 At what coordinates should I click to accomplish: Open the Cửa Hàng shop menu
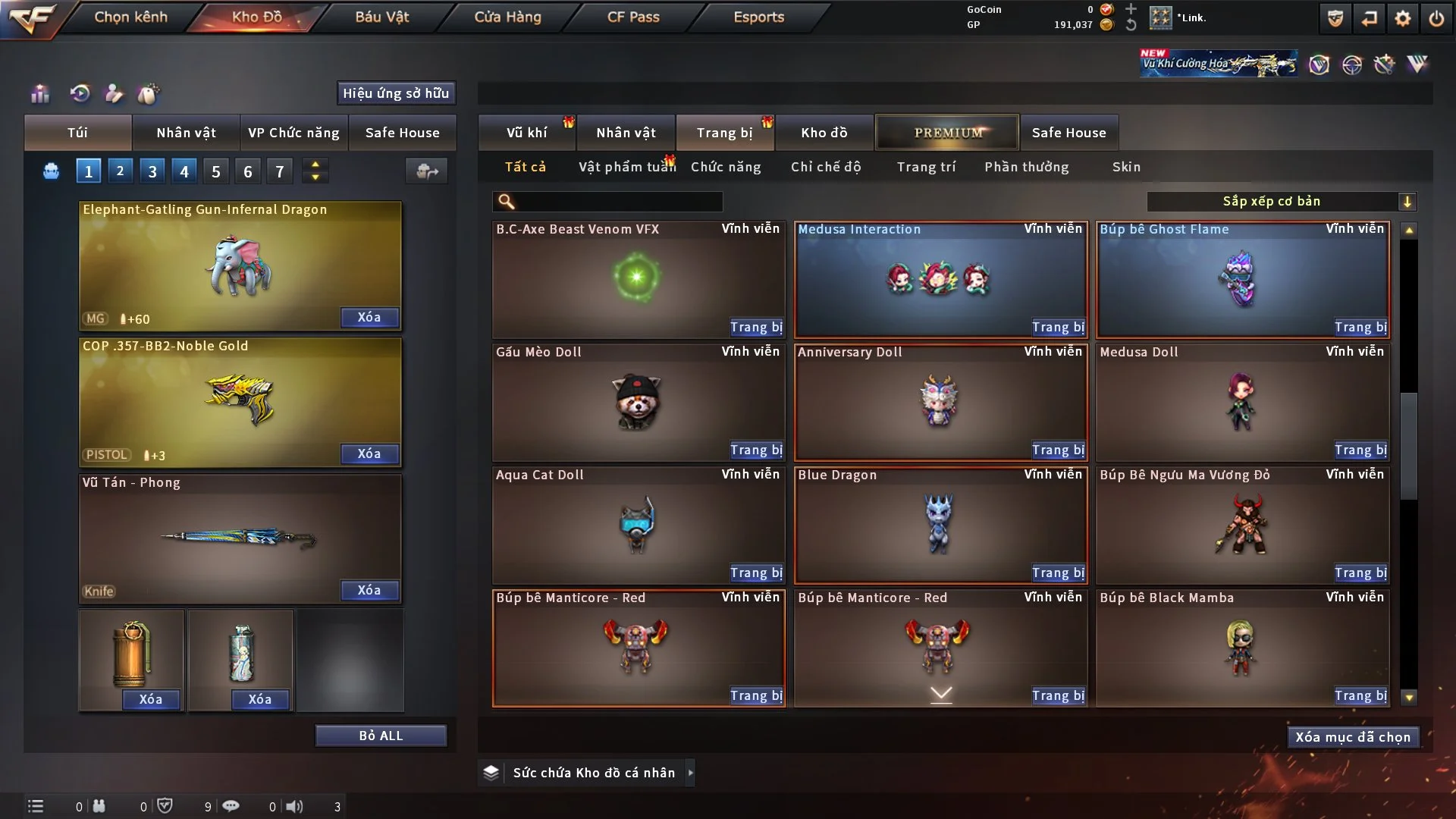[507, 17]
